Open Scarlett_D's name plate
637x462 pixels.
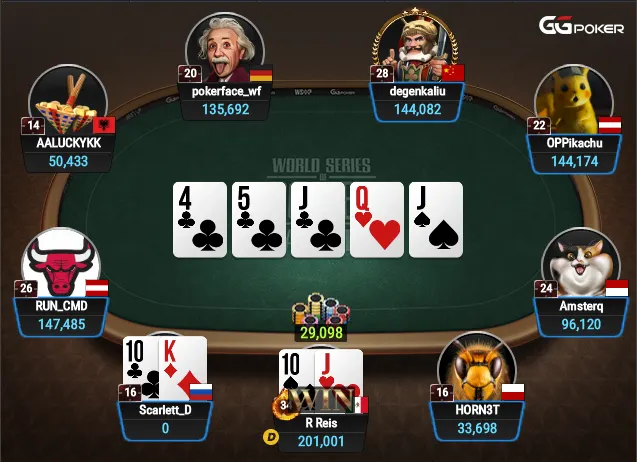163,419
